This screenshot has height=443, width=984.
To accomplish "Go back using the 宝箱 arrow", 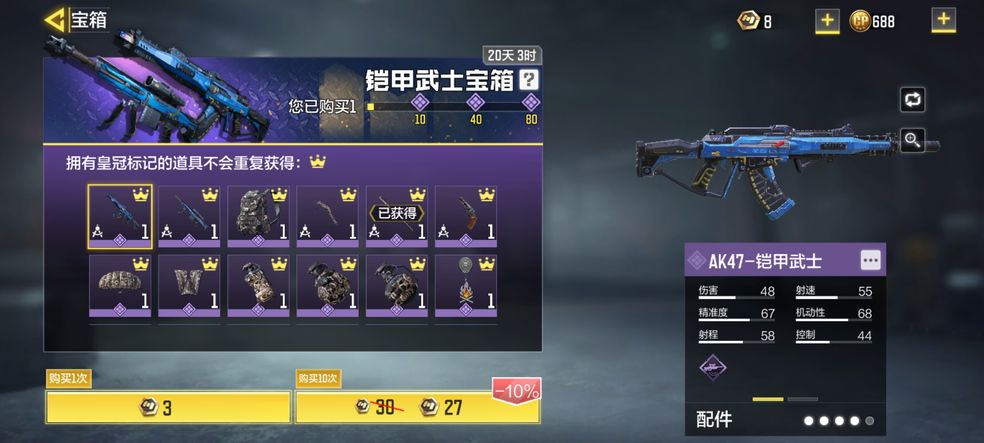I will point(55,19).
